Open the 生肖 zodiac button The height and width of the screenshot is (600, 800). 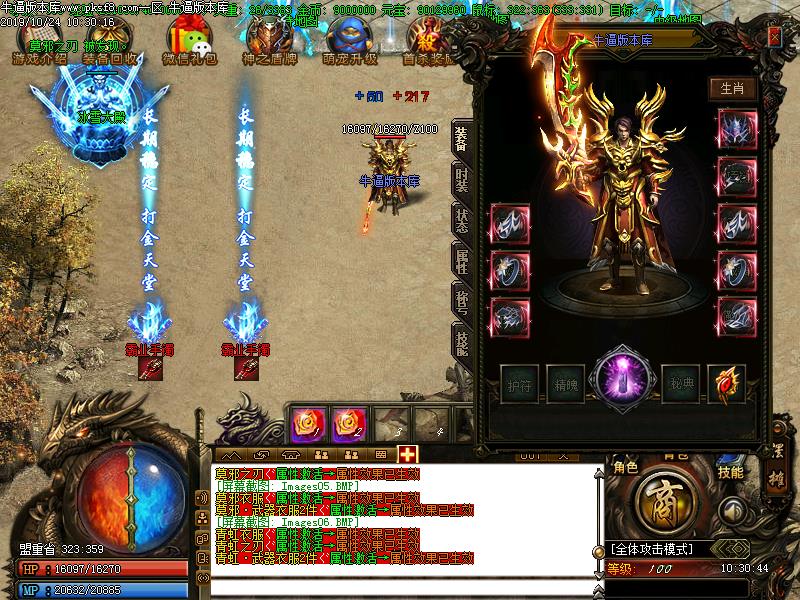(731, 88)
